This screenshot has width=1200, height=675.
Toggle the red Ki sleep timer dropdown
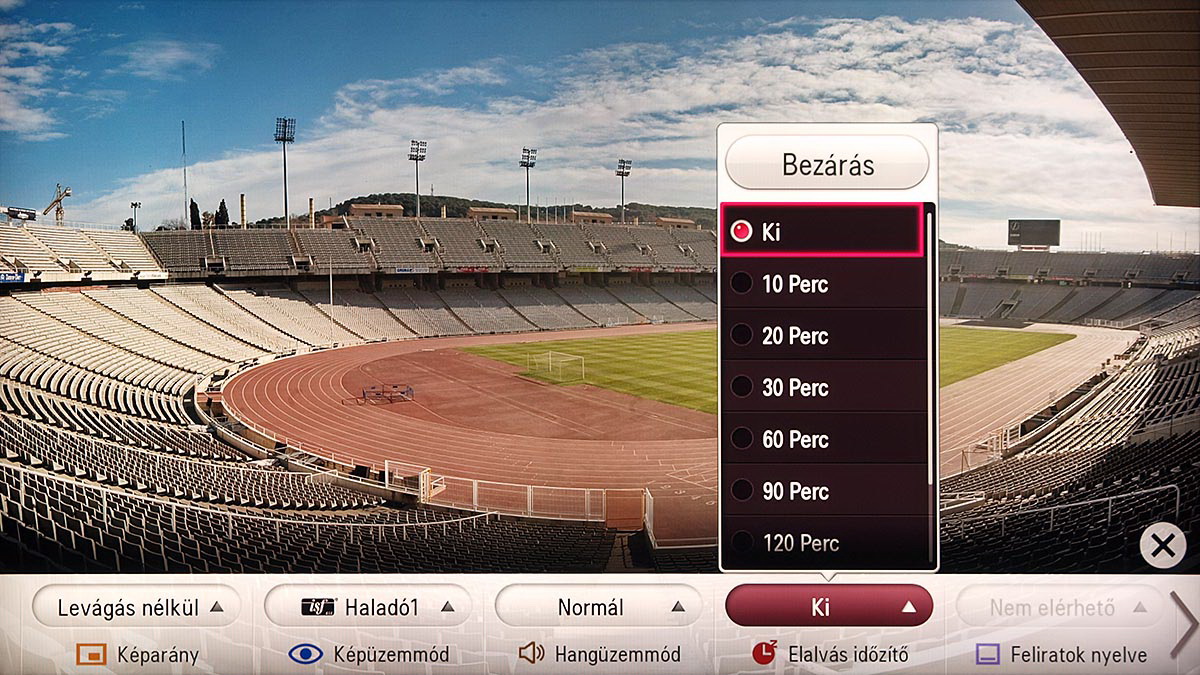tap(829, 606)
